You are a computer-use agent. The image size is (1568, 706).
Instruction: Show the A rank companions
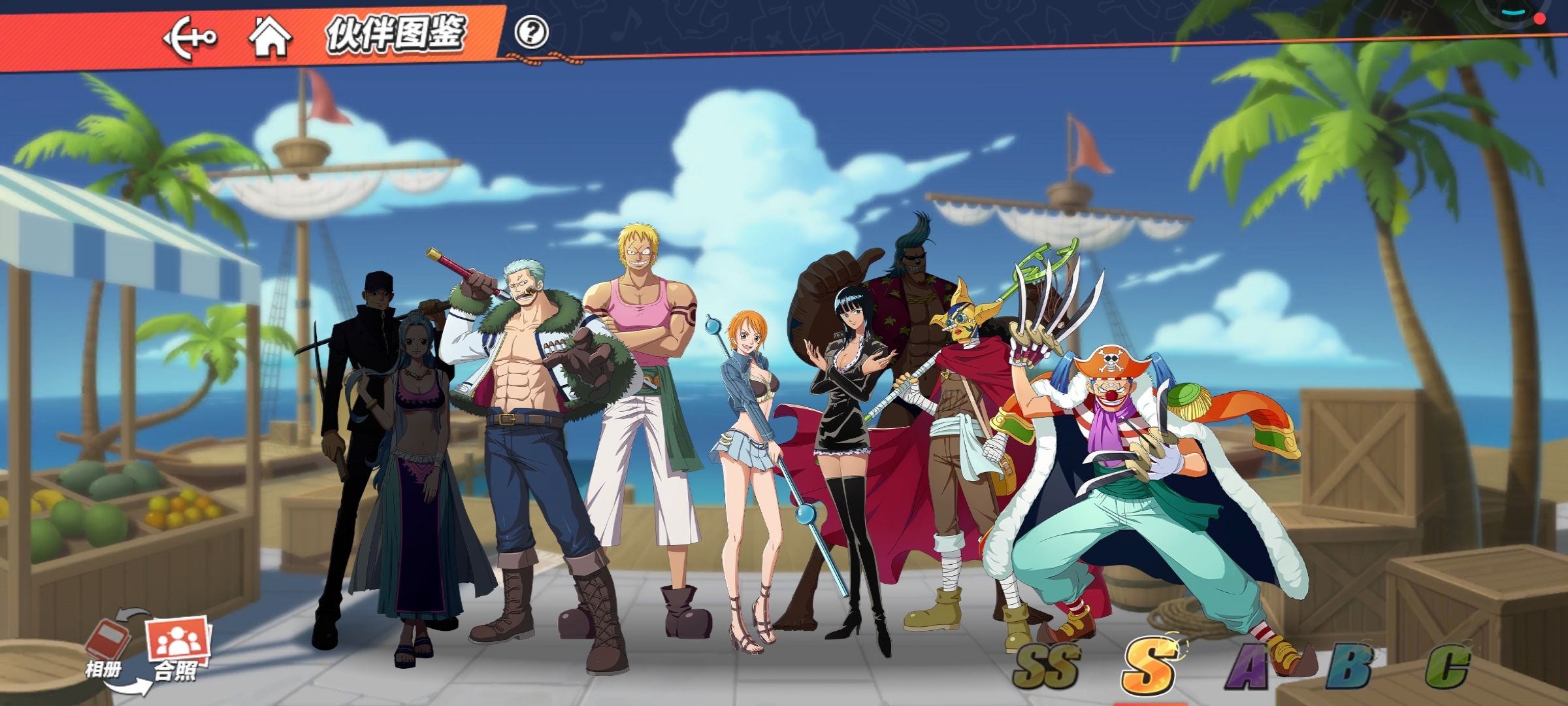click(1248, 667)
